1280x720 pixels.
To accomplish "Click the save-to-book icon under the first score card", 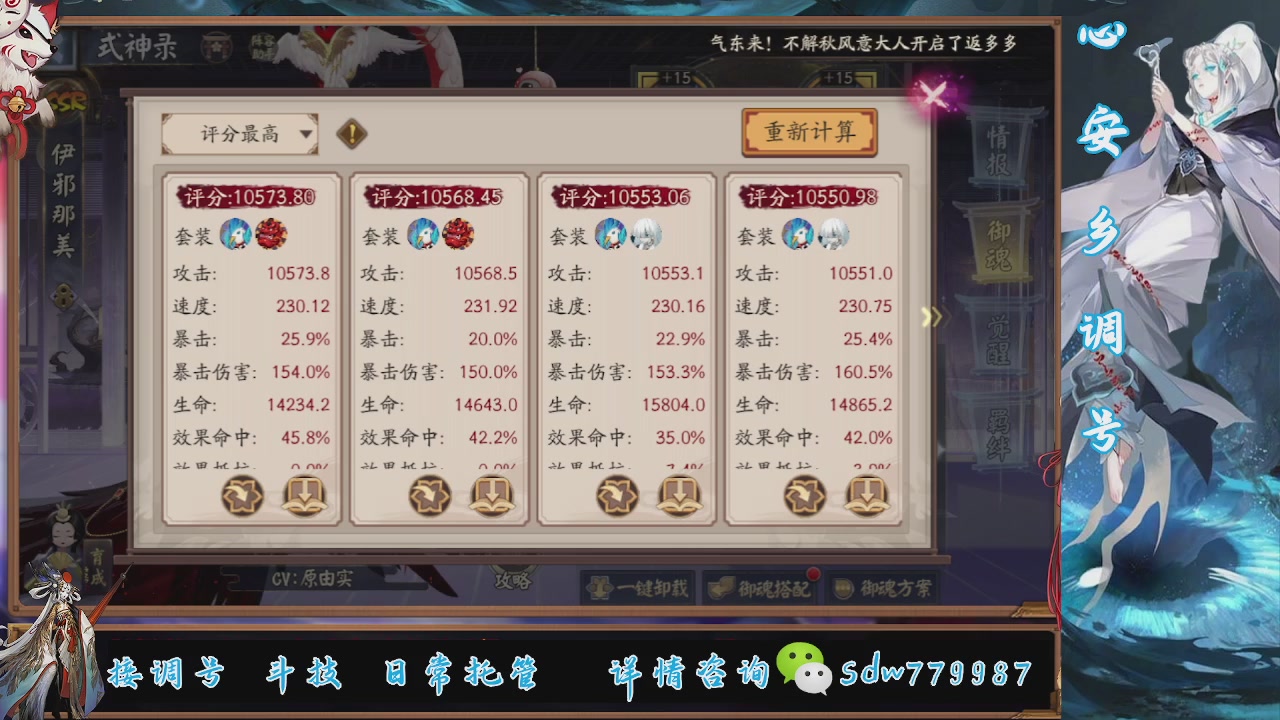I will [x=302, y=495].
